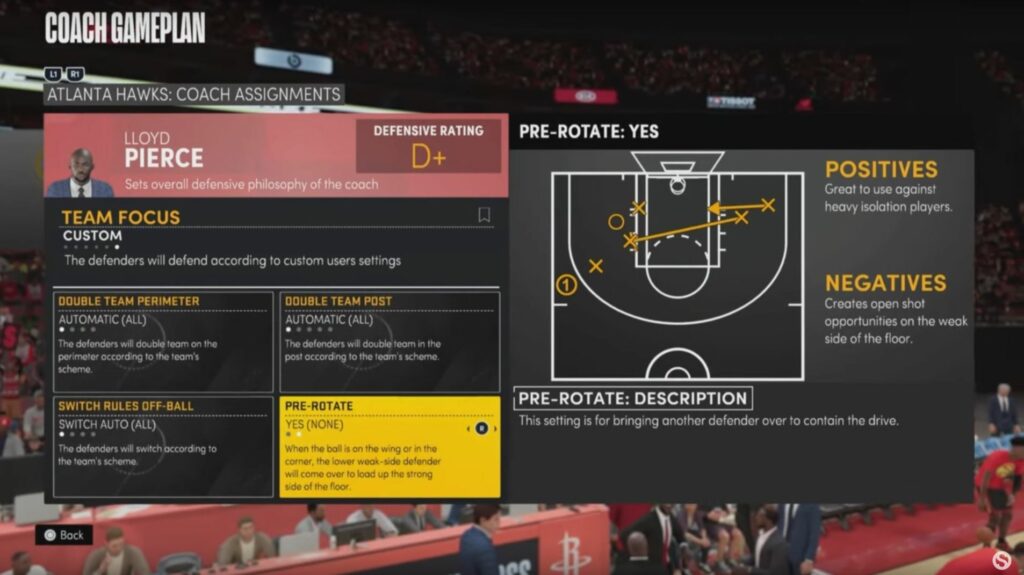
Task: Select the Team Focus Custom panel
Action: [x=275, y=241]
